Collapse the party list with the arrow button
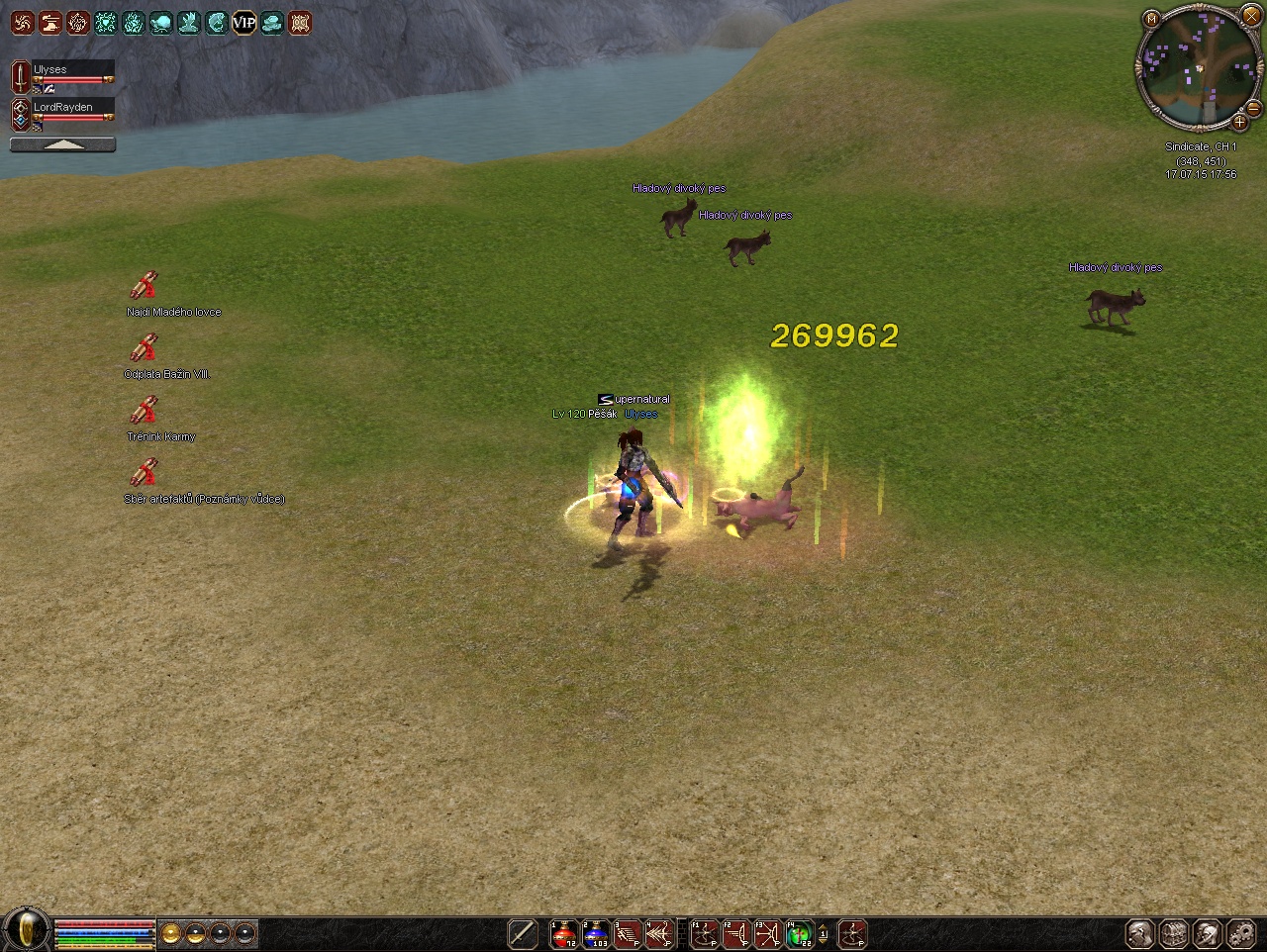Screen dimensions: 1267x952 62,144
